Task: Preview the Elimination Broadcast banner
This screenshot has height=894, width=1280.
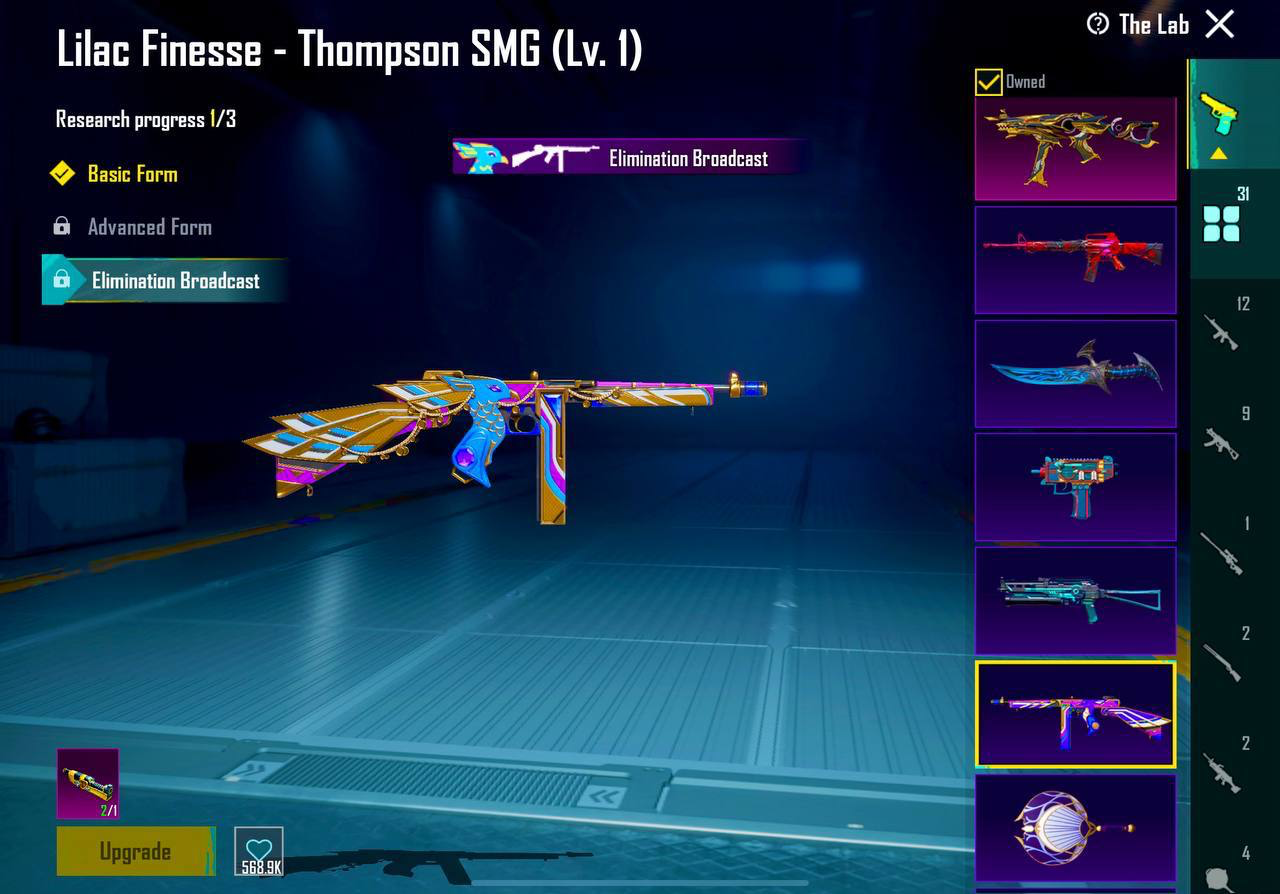Action: pos(630,157)
